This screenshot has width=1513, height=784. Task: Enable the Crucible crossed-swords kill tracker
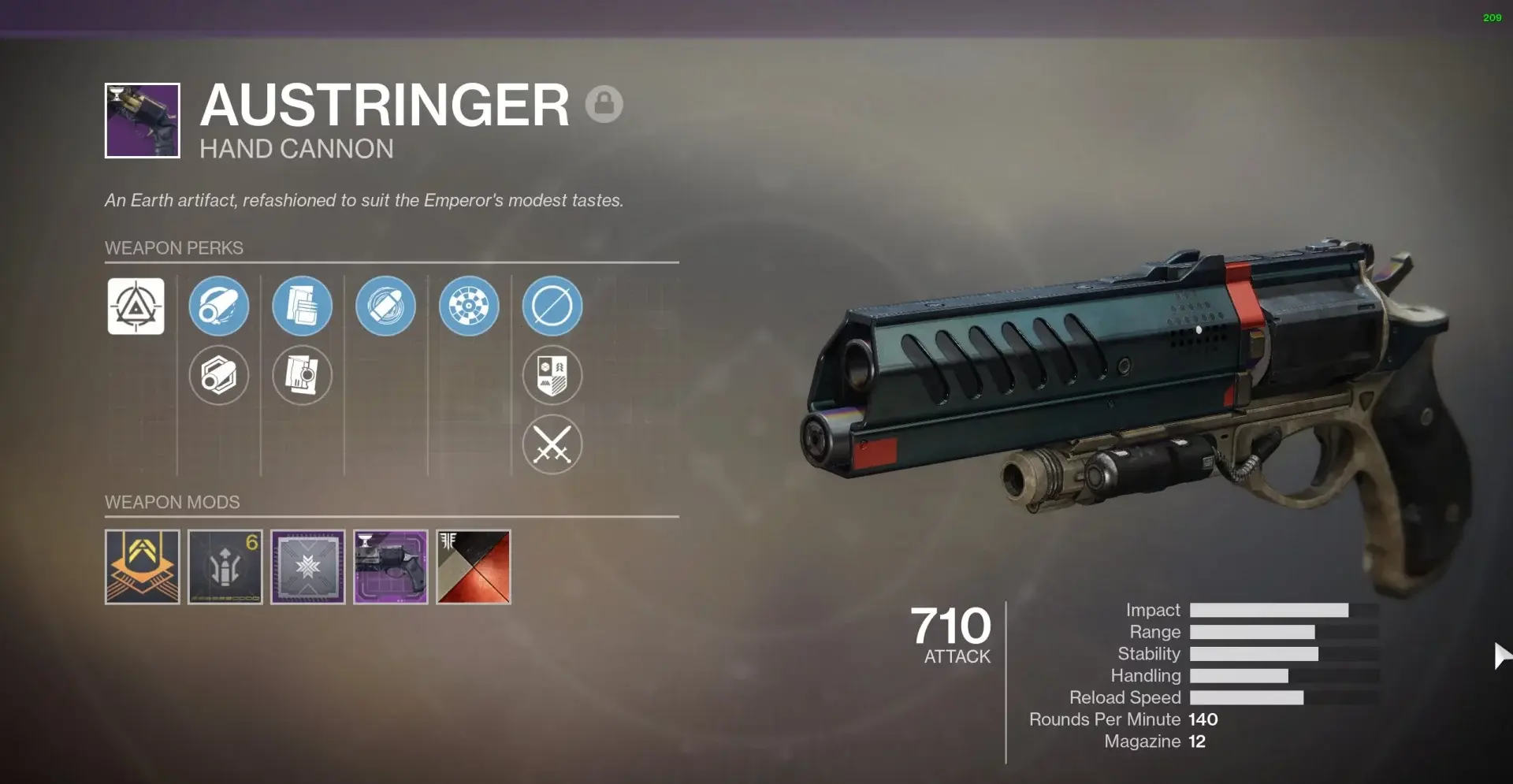(552, 445)
